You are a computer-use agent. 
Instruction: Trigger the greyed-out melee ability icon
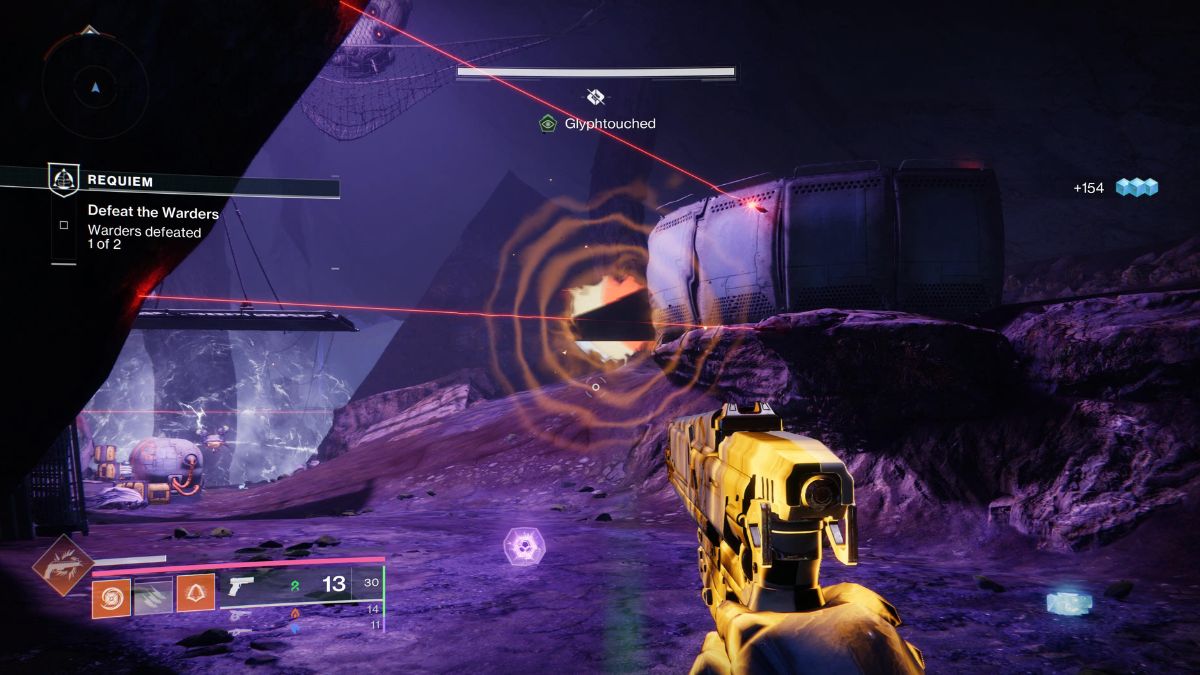153,597
